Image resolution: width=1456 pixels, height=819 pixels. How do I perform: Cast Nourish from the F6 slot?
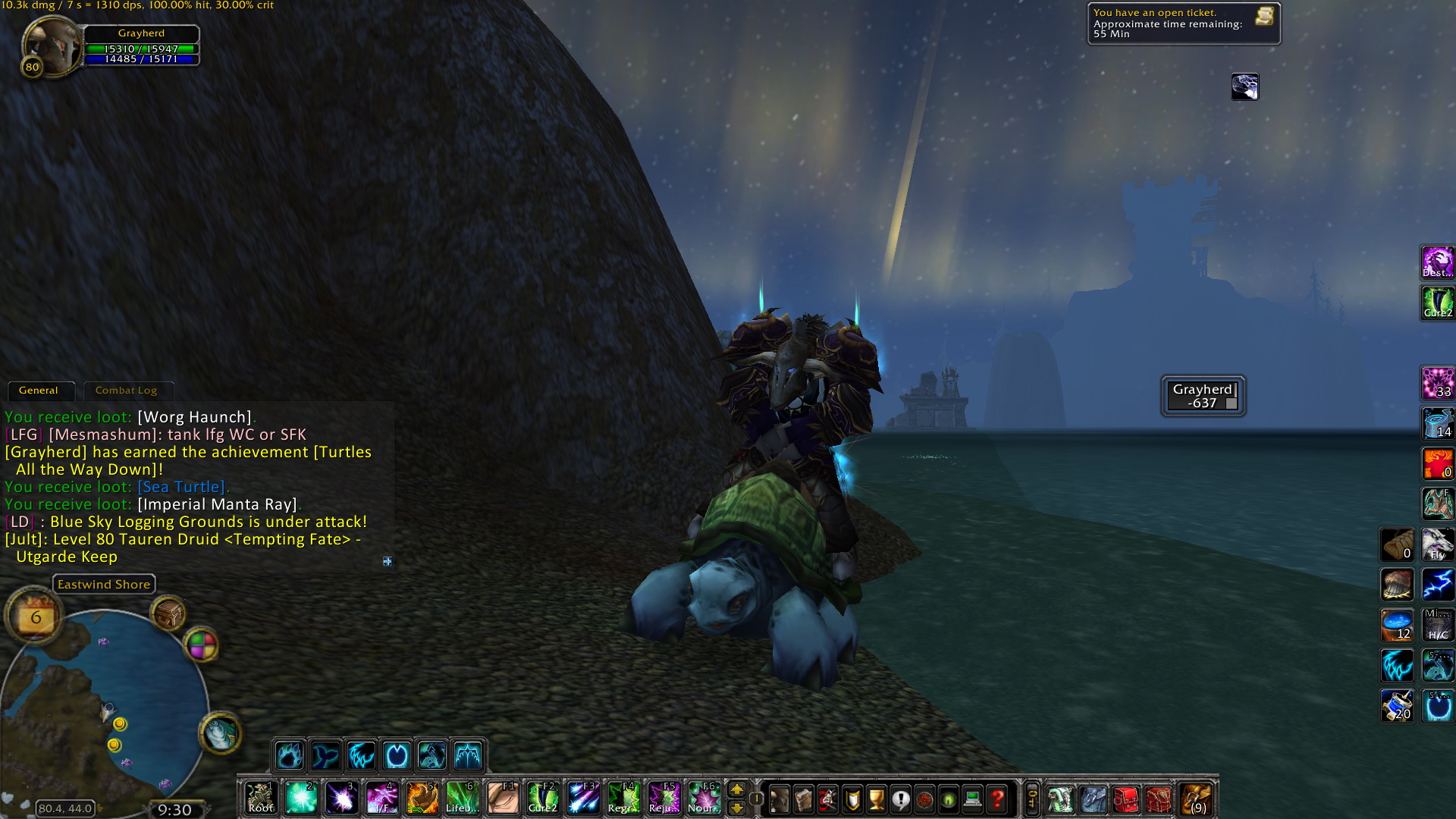pos(704,799)
